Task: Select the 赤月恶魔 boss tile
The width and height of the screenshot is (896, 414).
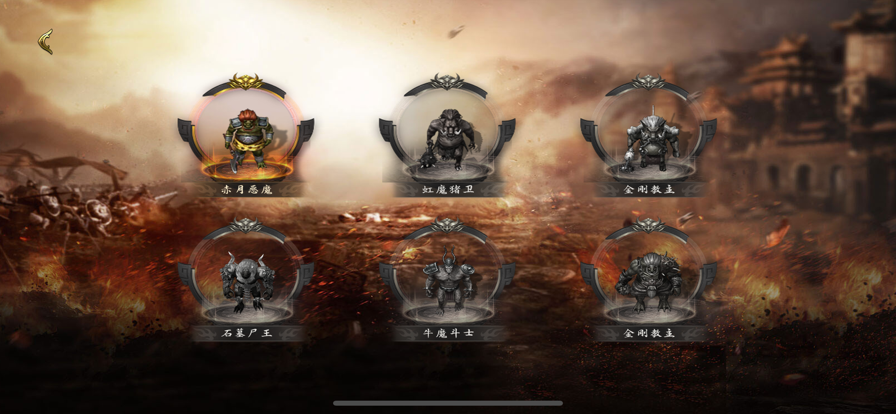Action: [x=246, y=136]
